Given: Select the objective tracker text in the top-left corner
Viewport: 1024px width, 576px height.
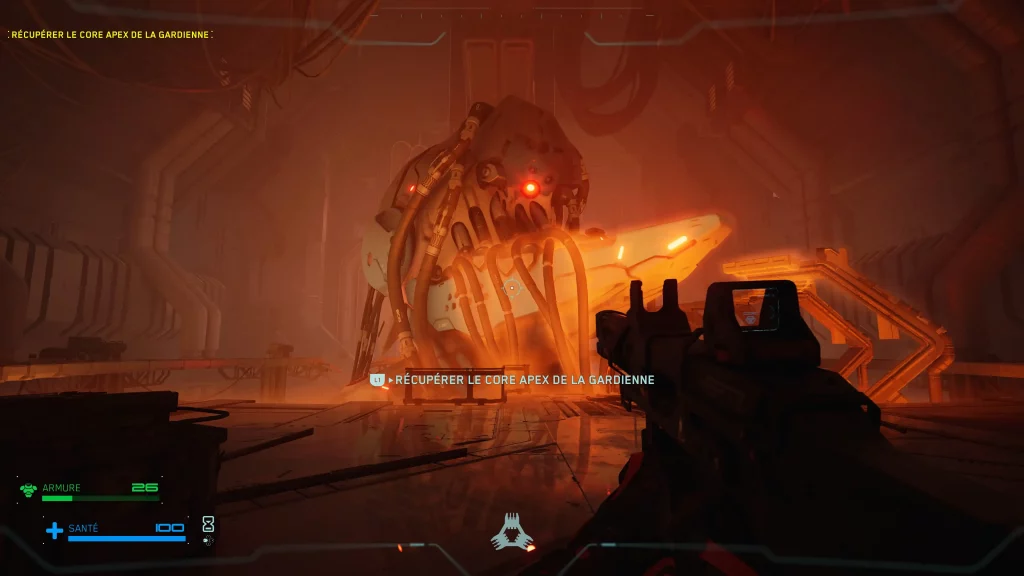Looking at the screenshot, I should pos(110,35).
